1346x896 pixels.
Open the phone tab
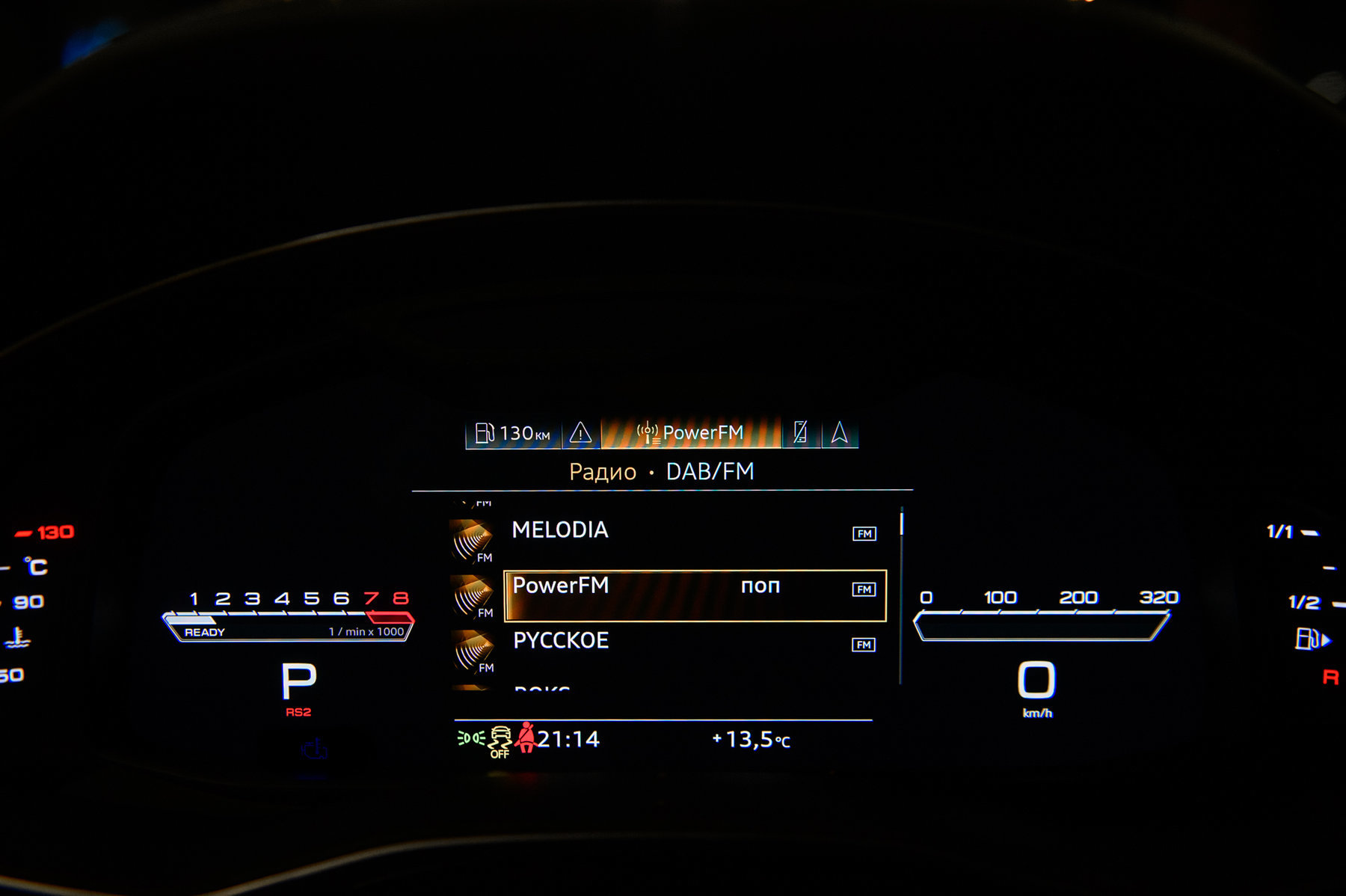[801, 432]
